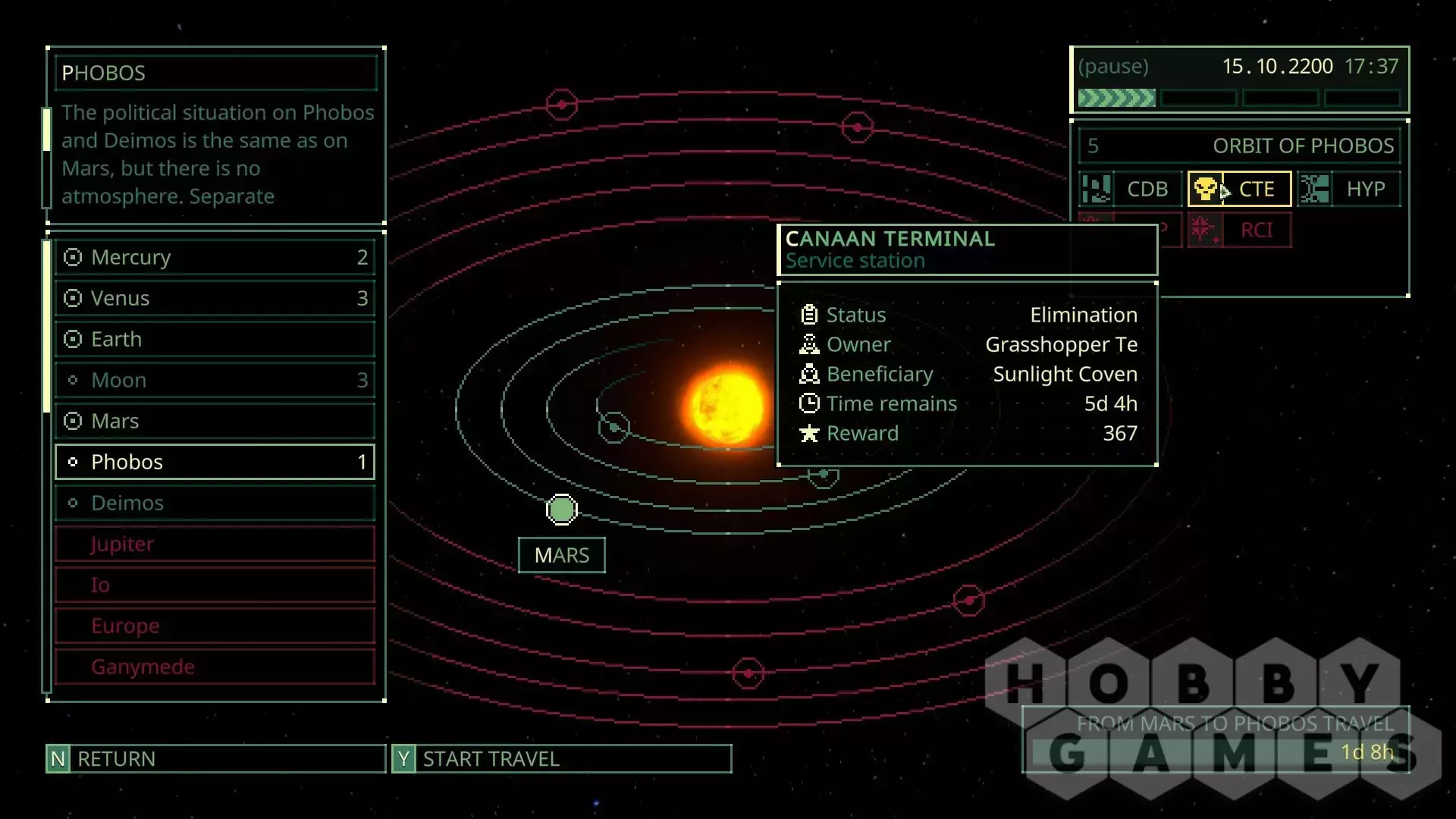
Task: Select Ganymede at the list bottom
Action: click(x=215, y=667)
